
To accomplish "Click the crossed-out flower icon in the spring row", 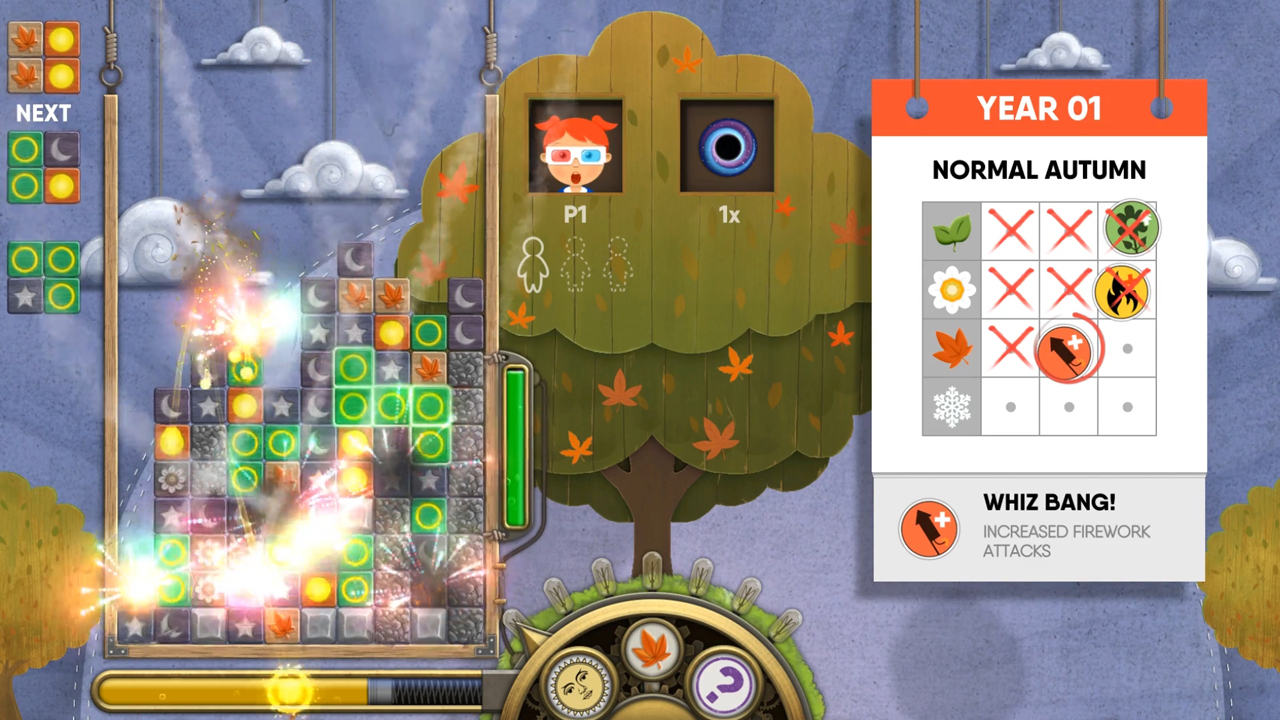I will 1126,231.
